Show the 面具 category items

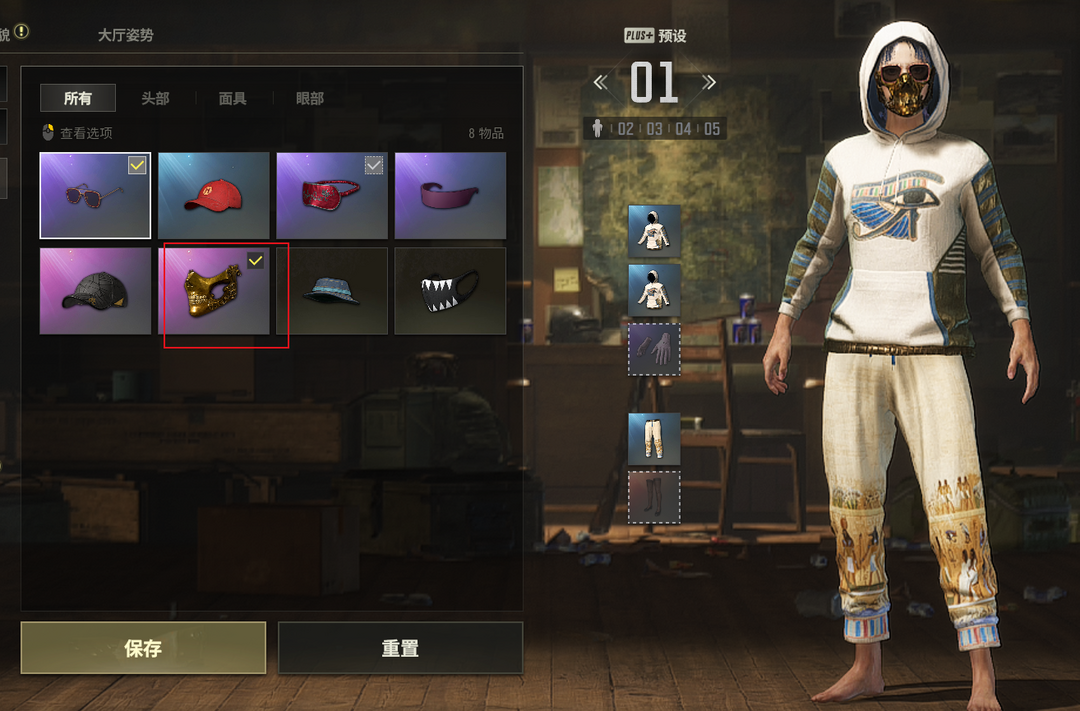pyautogui.click(x=232, y=98)
